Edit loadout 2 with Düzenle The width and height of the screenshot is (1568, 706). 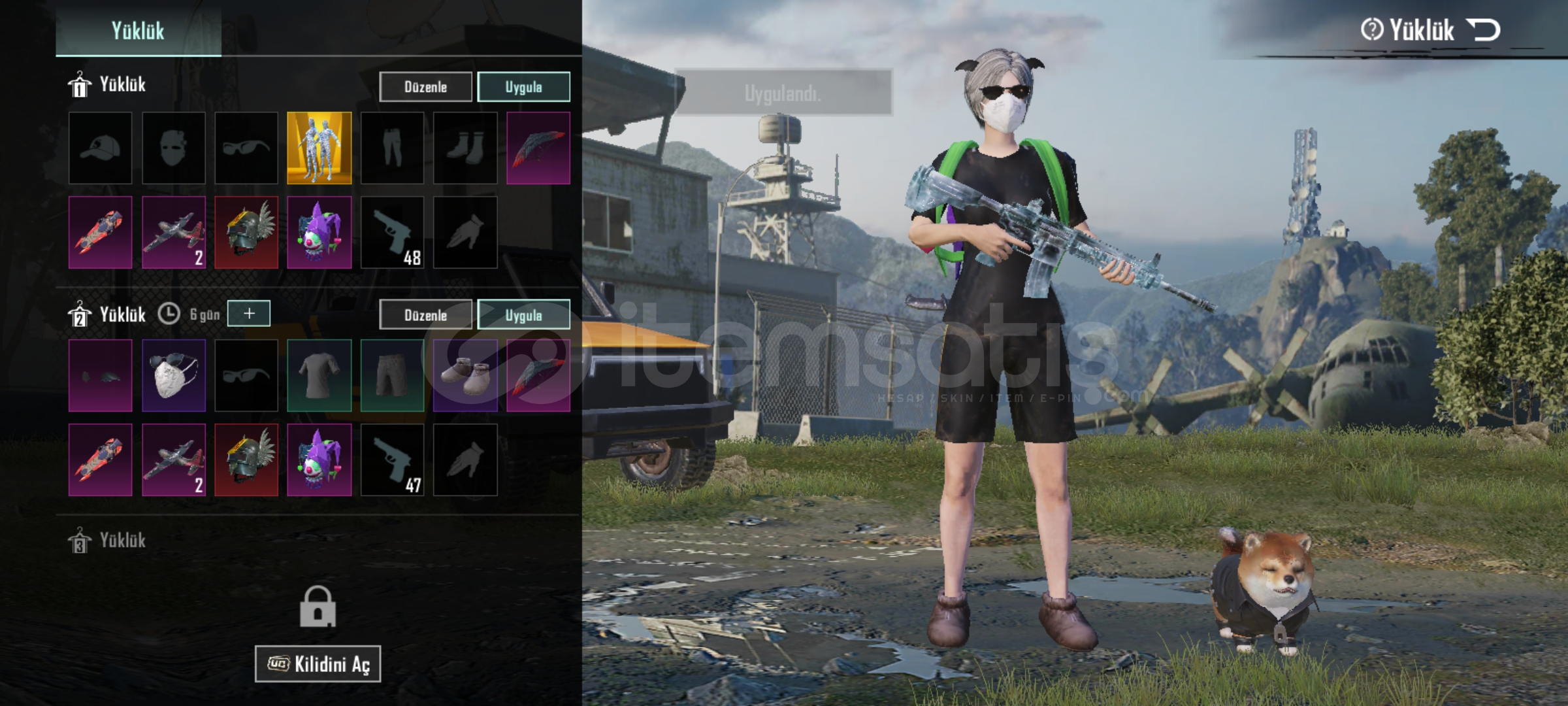click(425, 315)
